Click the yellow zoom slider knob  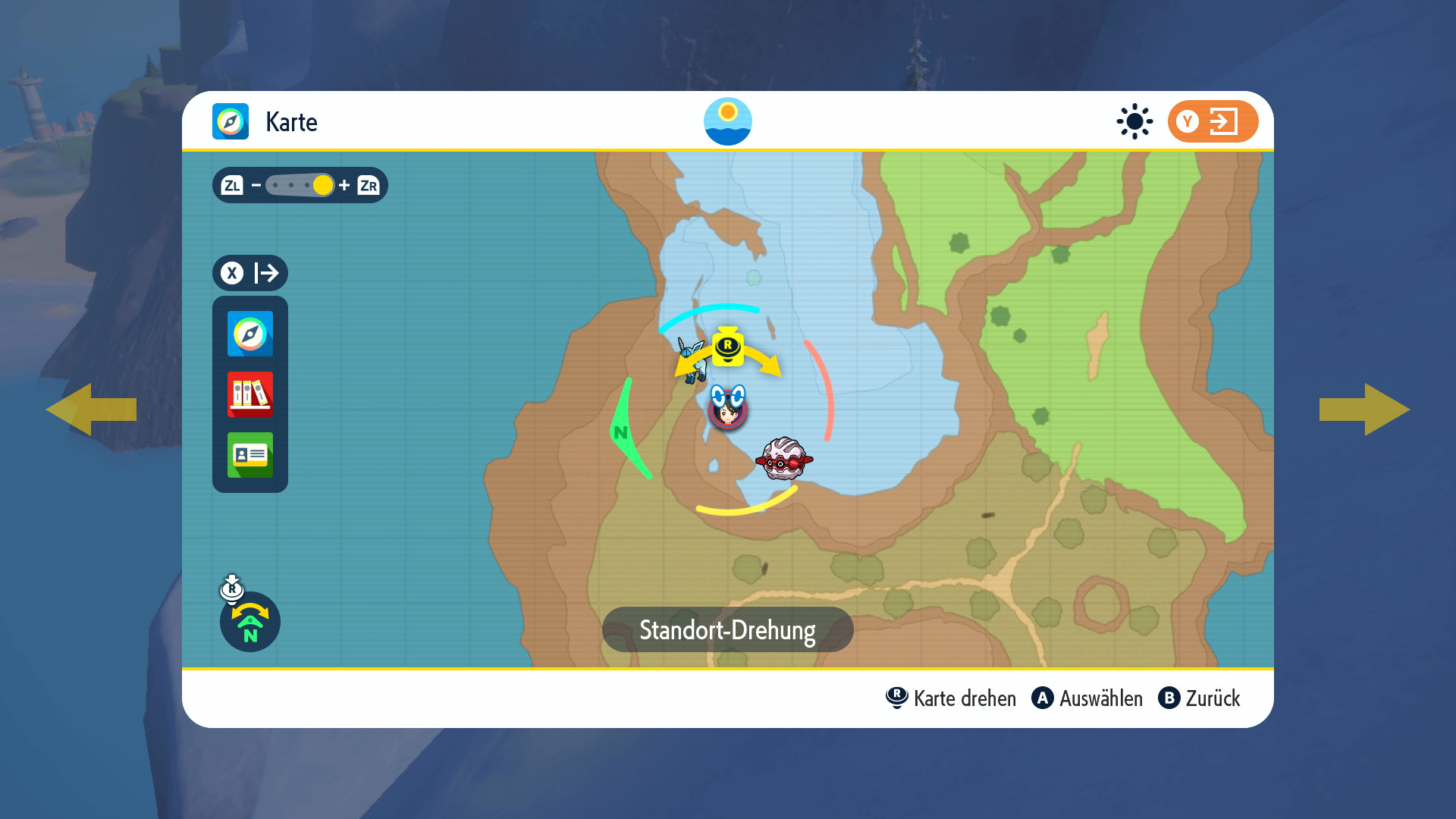point(322,185)
